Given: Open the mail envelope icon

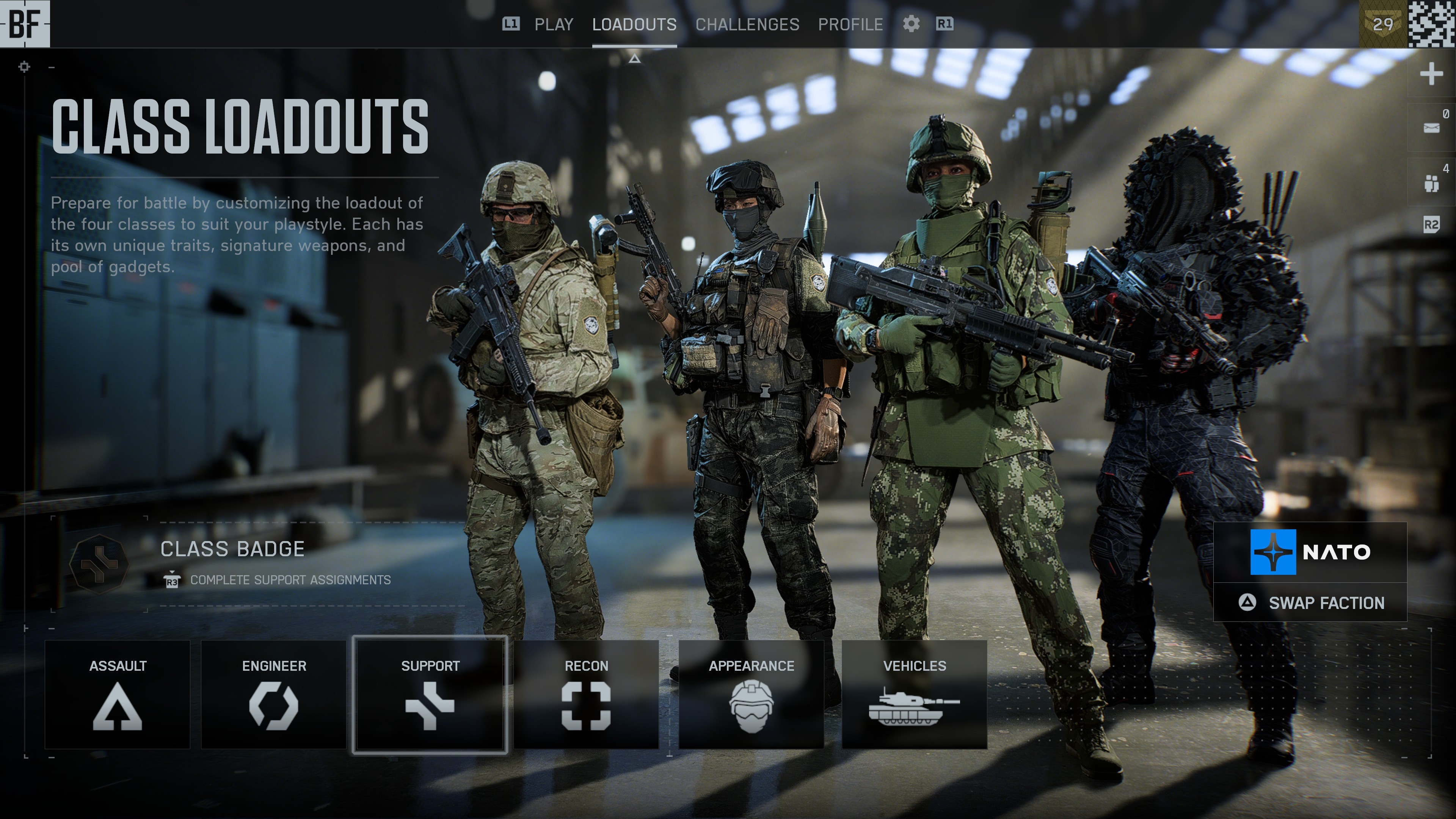Looking at the screenshot, I should (1431, 128).
